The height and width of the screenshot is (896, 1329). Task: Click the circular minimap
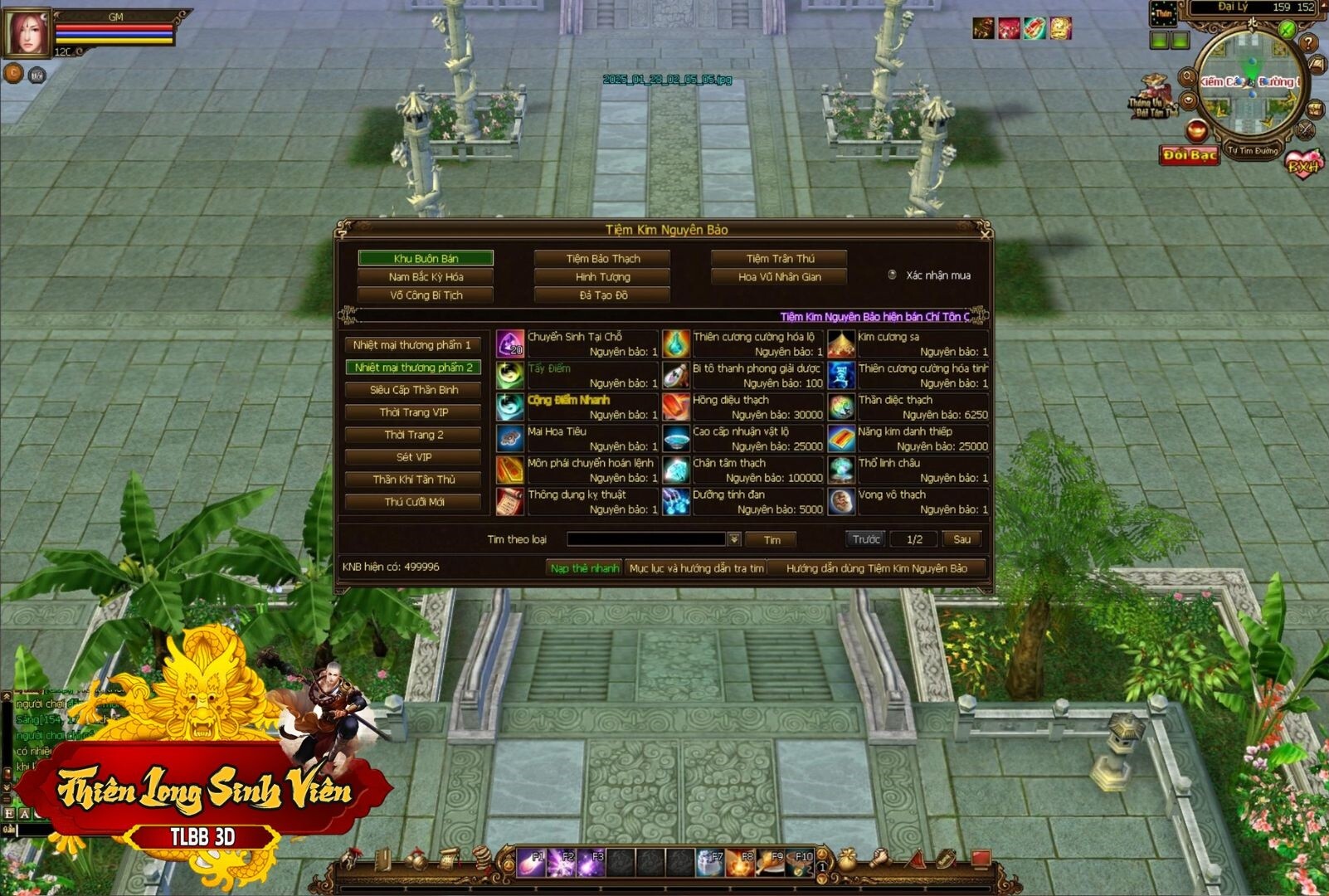1250,83
